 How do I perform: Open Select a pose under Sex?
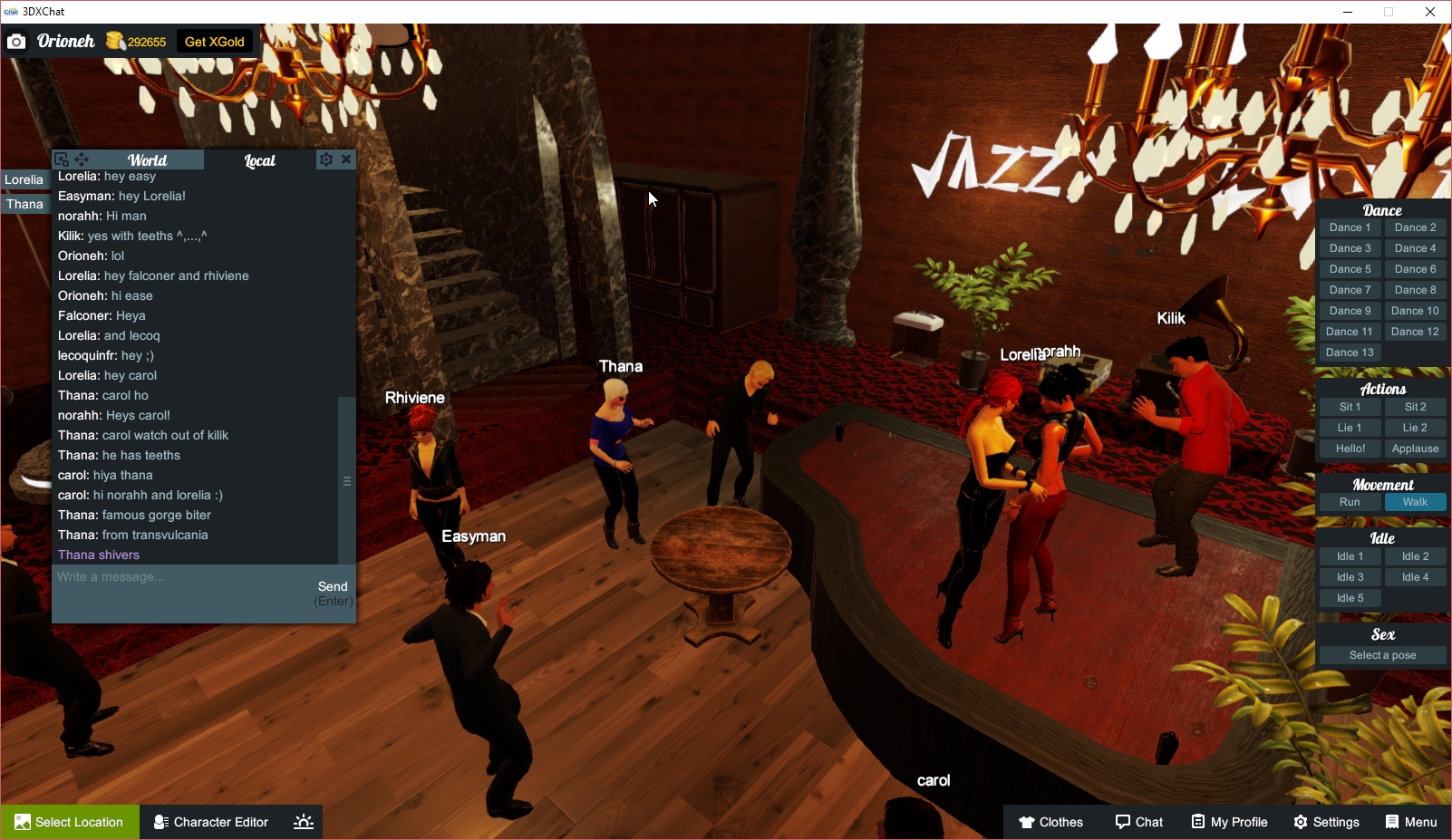click(x=1381, y=654)
